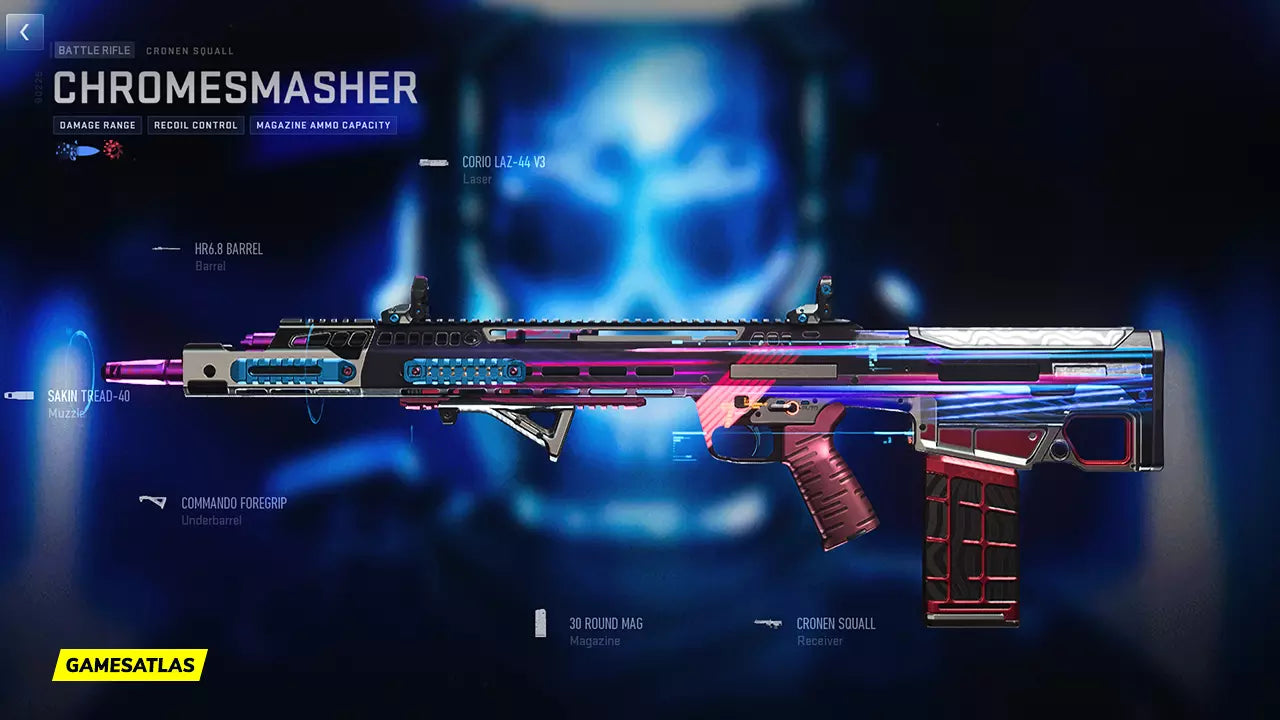Click the red dismemberment effect icon
The height and width of the screenshot is (720, 1280).
(x=112, y=151)
